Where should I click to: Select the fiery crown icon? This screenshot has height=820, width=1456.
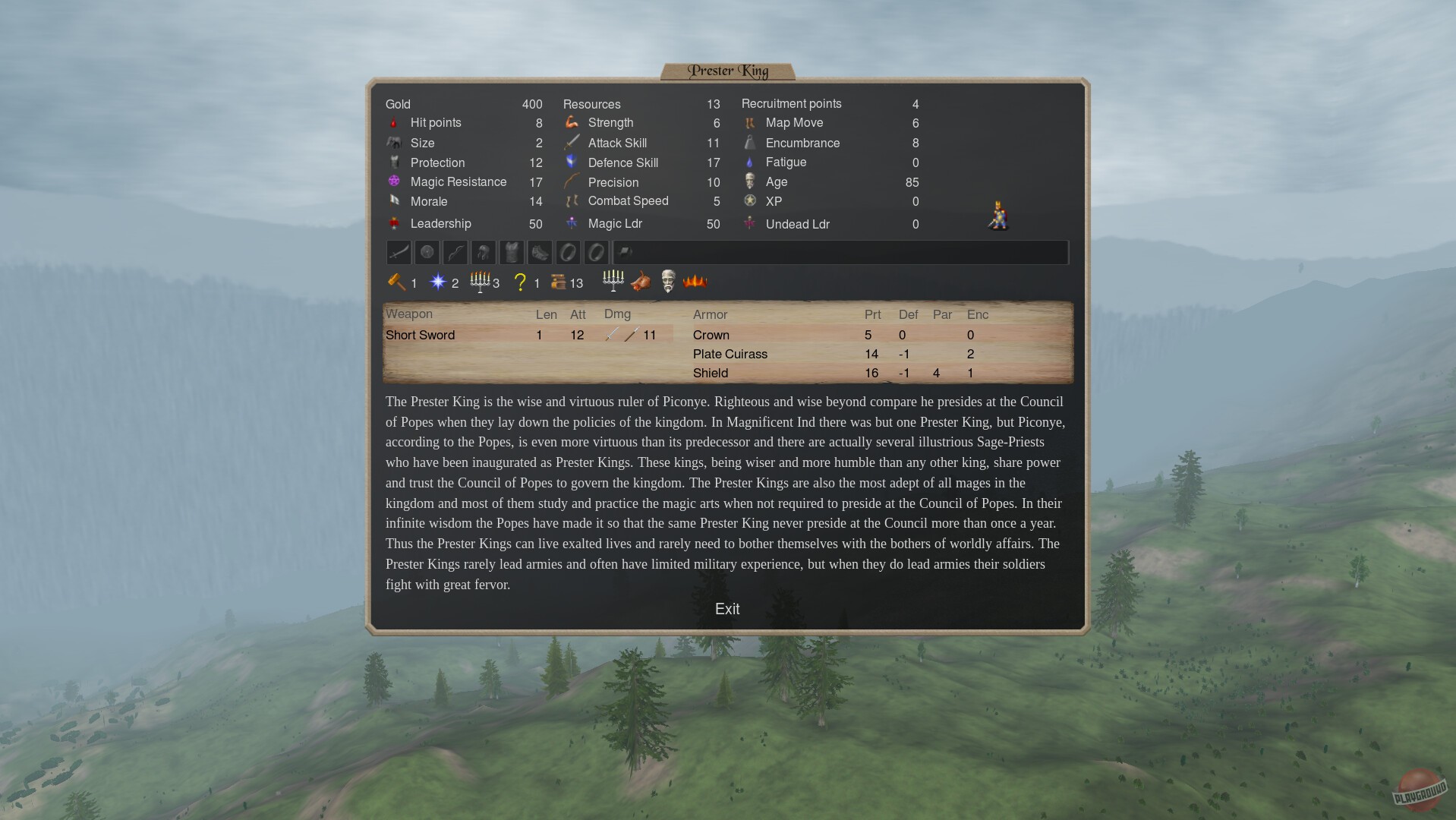[695, 282]
